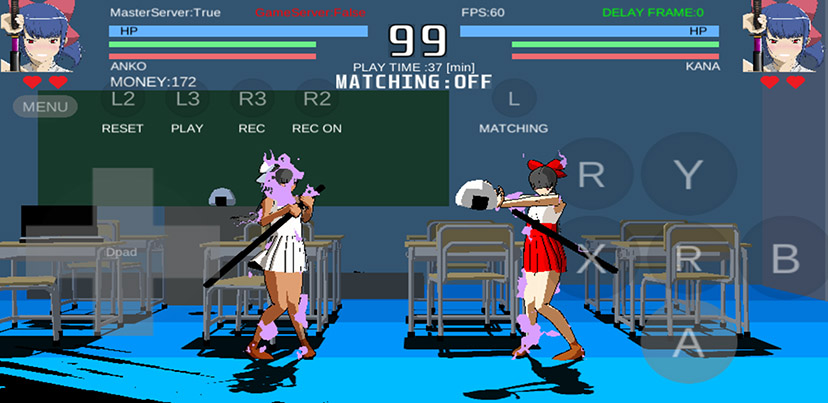Hit the R3 REC button
This screenshot has width=828, height=403.
(252, 99)
